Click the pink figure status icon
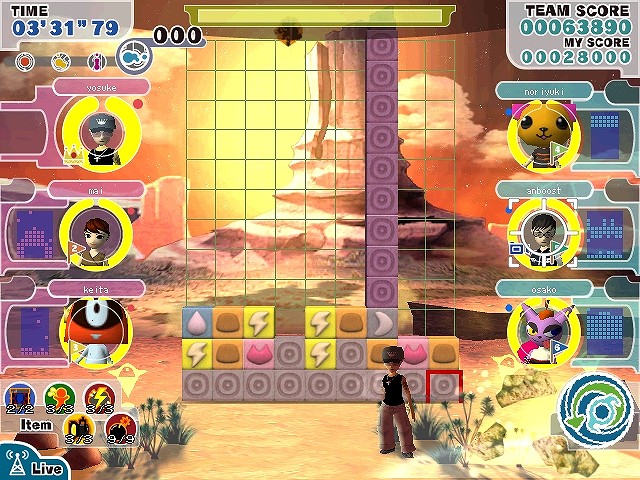Screen dimensions: 640x480 click(x=97, y=62)
